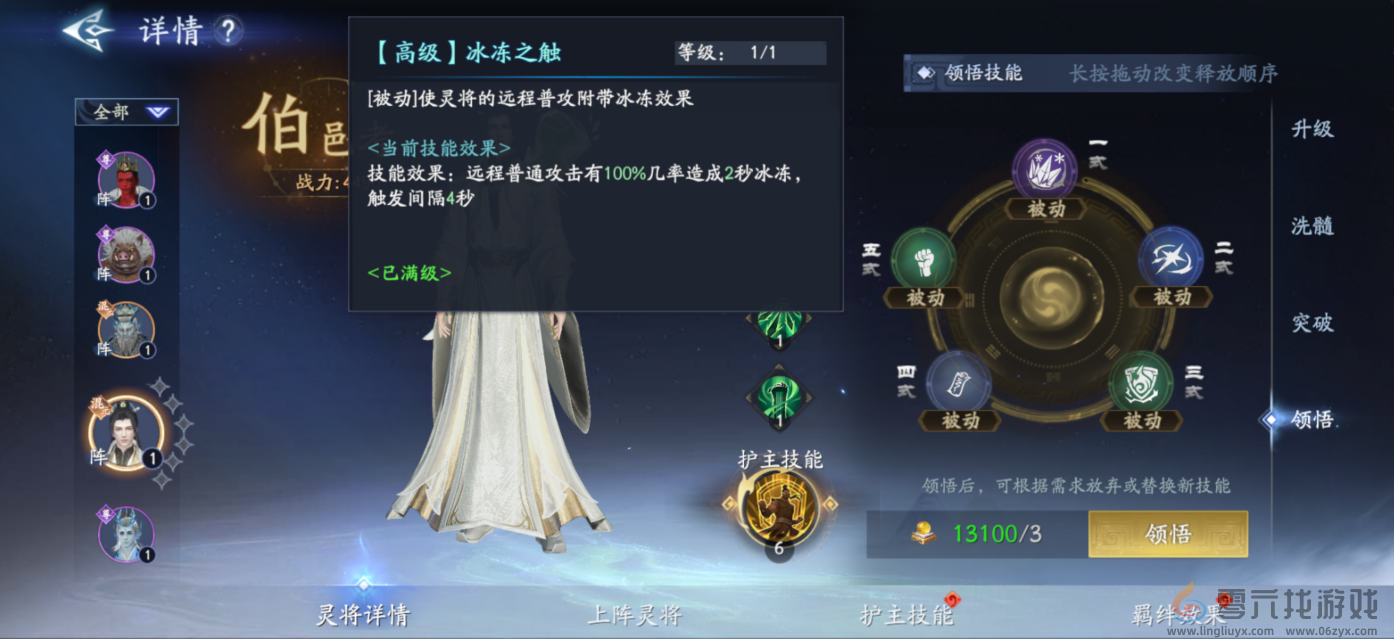The width and height of the screenshot is (1394, 639).
Task: Go back with the arrow button
Action: 88,30
